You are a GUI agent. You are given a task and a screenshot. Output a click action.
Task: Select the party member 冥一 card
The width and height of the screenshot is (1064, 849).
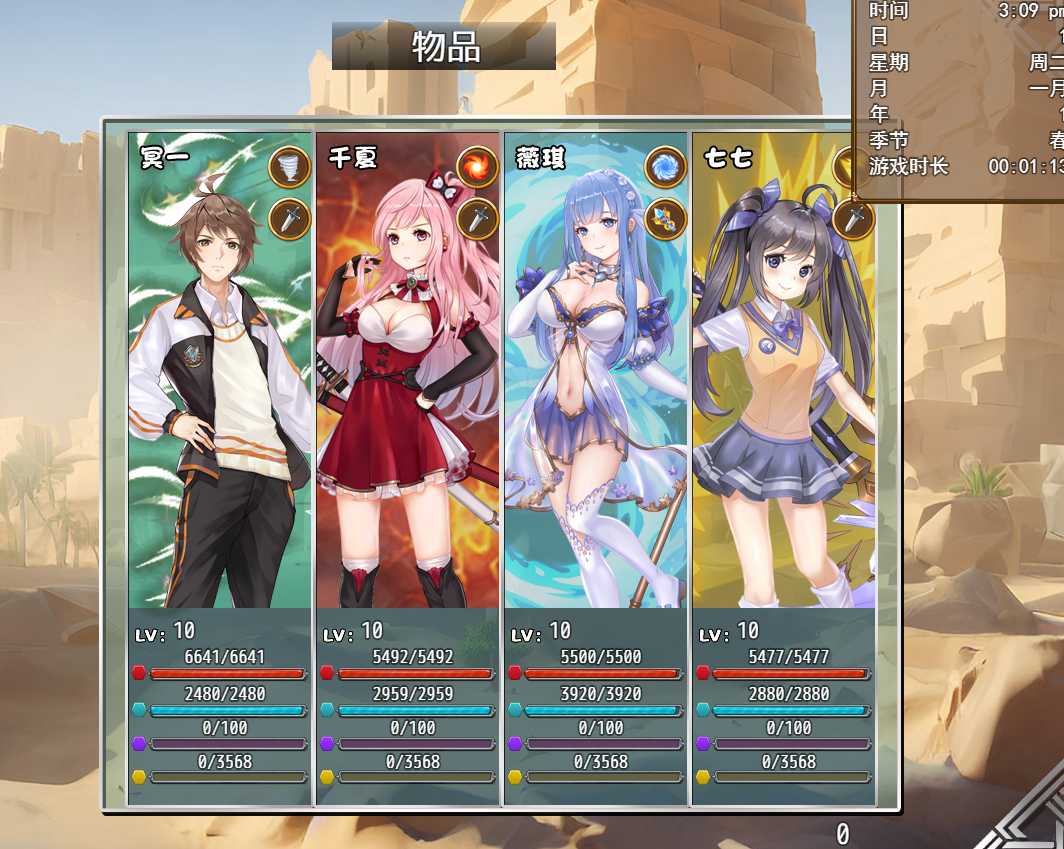(221, 400)
